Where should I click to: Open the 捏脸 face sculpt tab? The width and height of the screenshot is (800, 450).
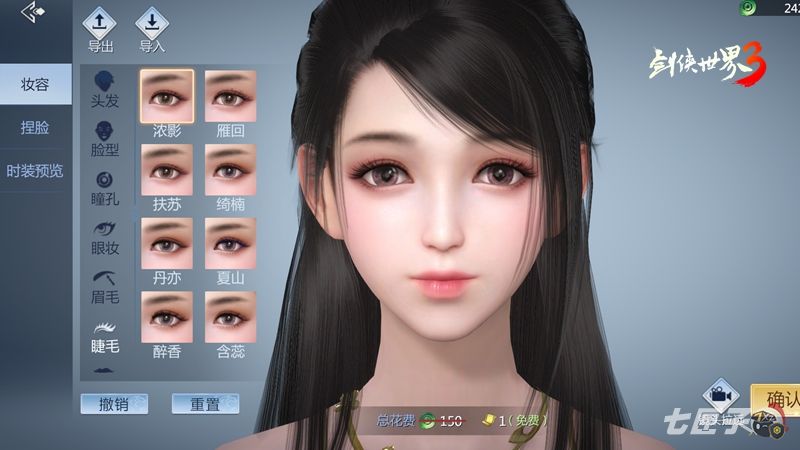coord(35,128)
